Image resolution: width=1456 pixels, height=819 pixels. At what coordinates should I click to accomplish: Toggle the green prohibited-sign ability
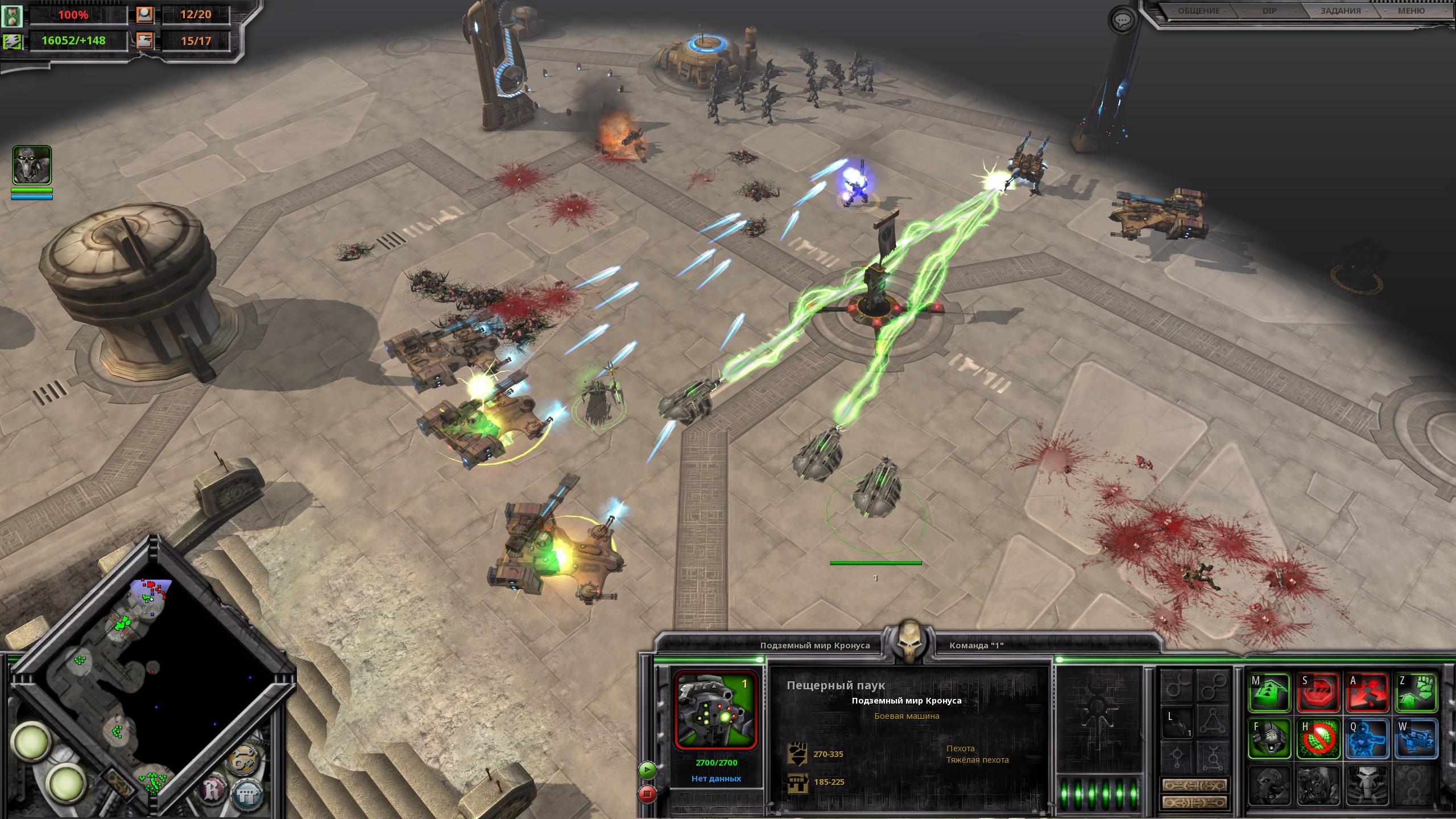point(1318,739)
